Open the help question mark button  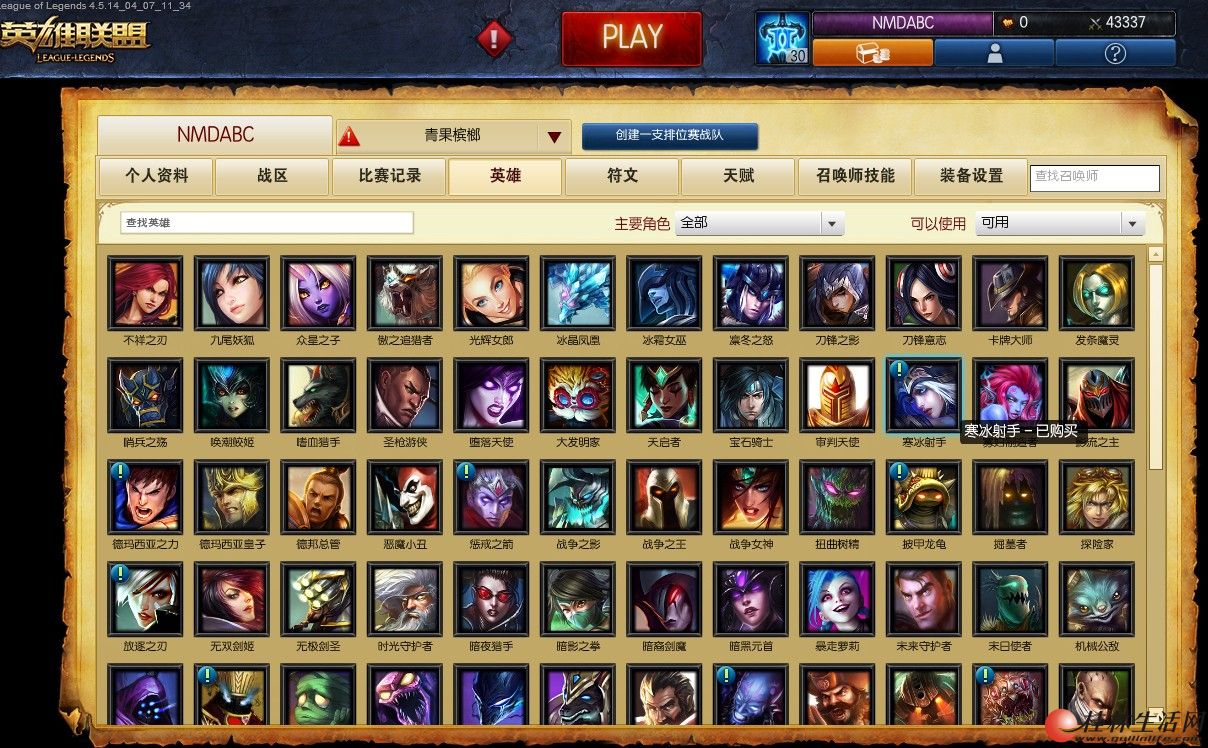point(1115,53)
